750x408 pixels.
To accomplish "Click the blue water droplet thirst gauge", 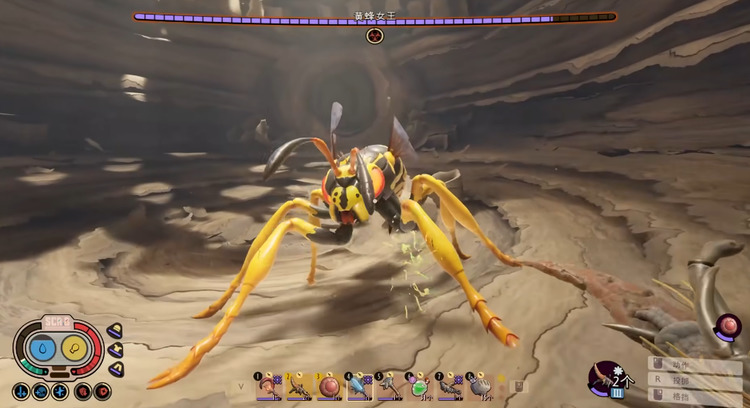I will (x=43, y=349).
